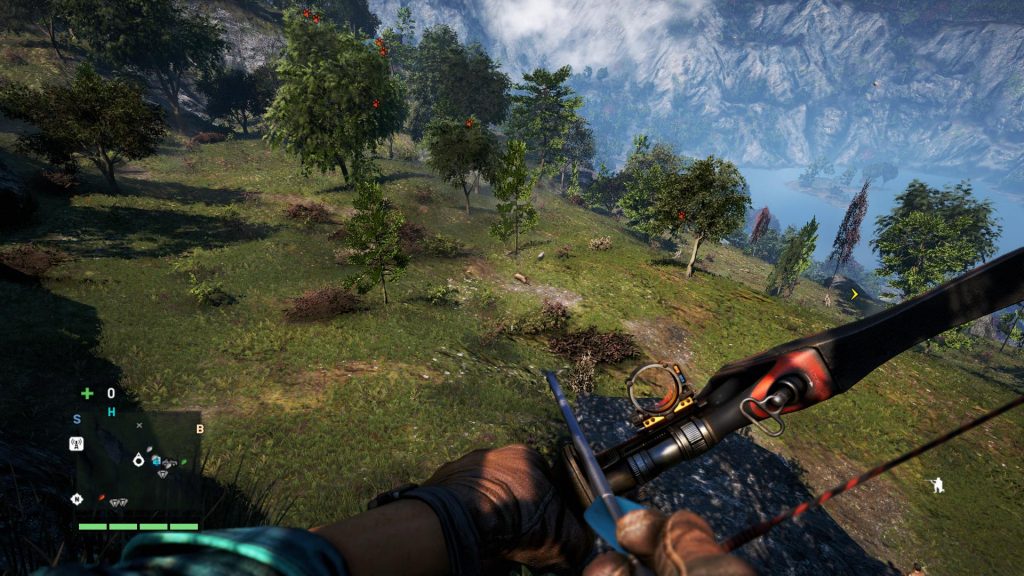Image resolution: width=1024 pixels, height=576 pixels.
Task: Click the white player arrow on minimap
Action: pyautogui.click(x=139, y=459)
